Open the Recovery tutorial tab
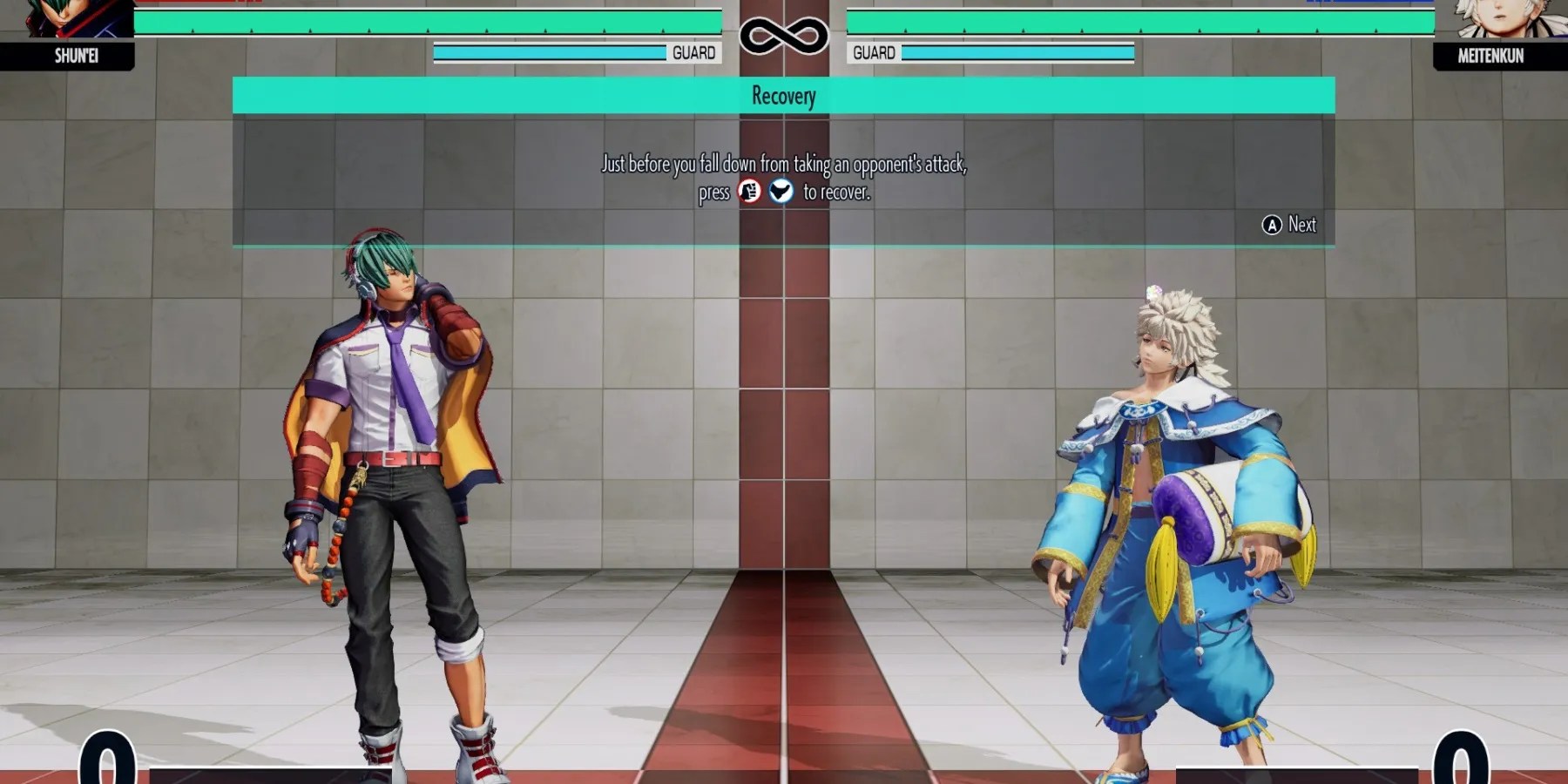Viewport: 1568px width, 784px height. click(x=782, y=96)
